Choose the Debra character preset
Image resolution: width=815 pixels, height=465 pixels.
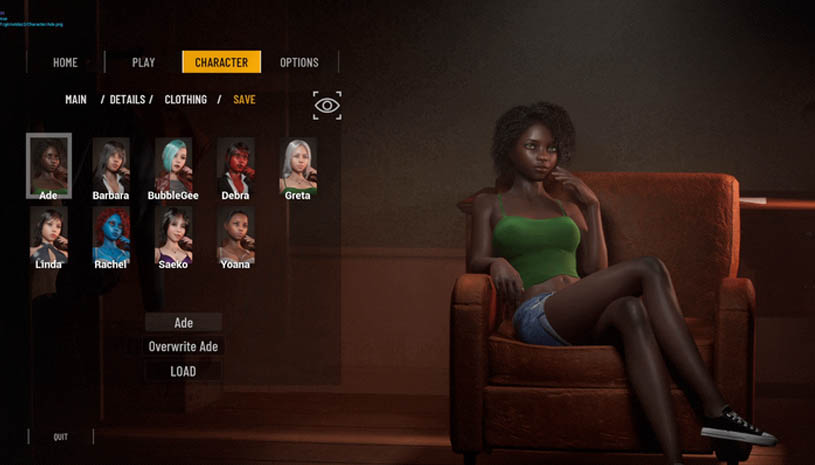point(235,165)
